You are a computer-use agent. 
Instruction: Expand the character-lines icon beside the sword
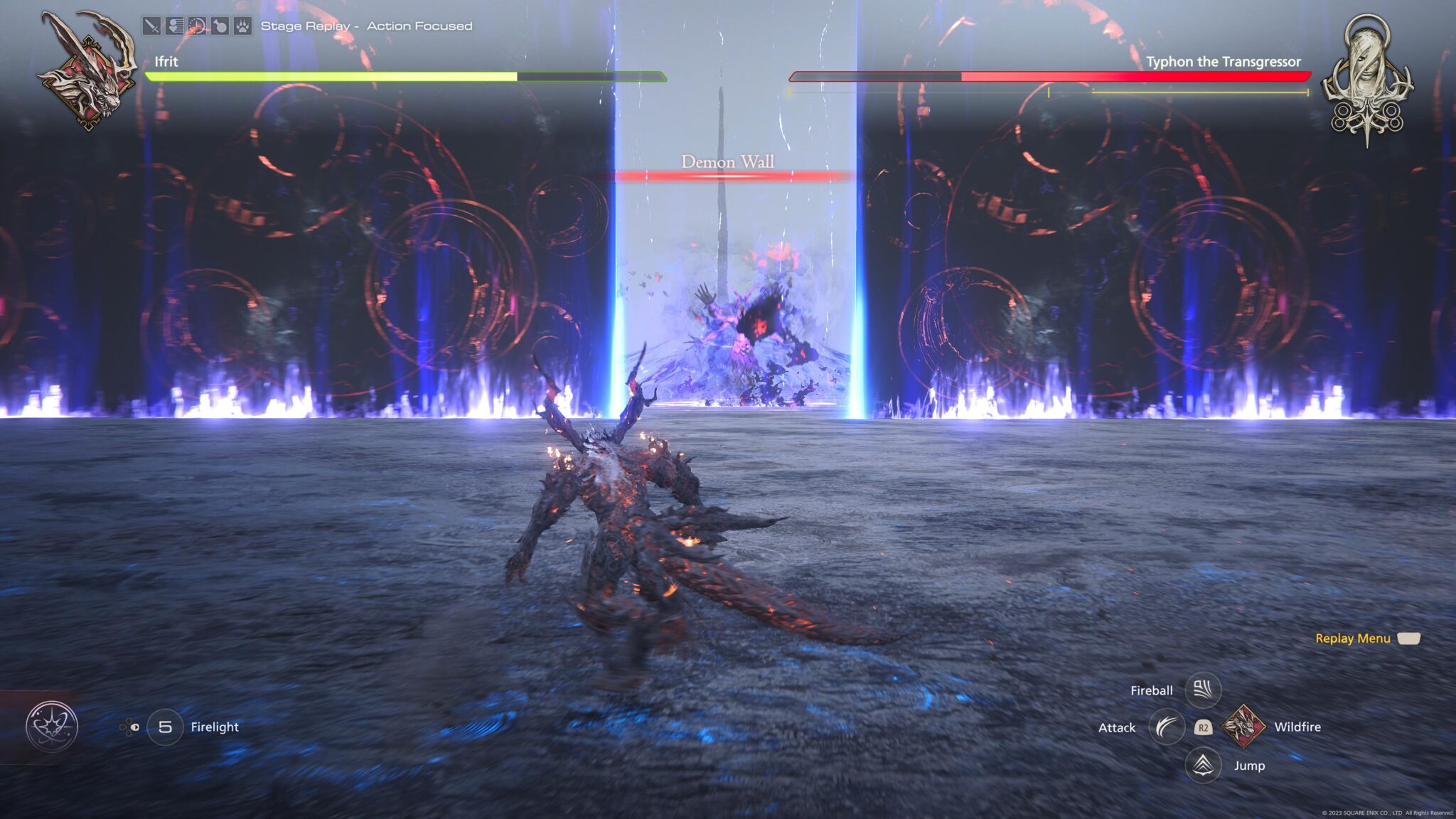[175, 24]
